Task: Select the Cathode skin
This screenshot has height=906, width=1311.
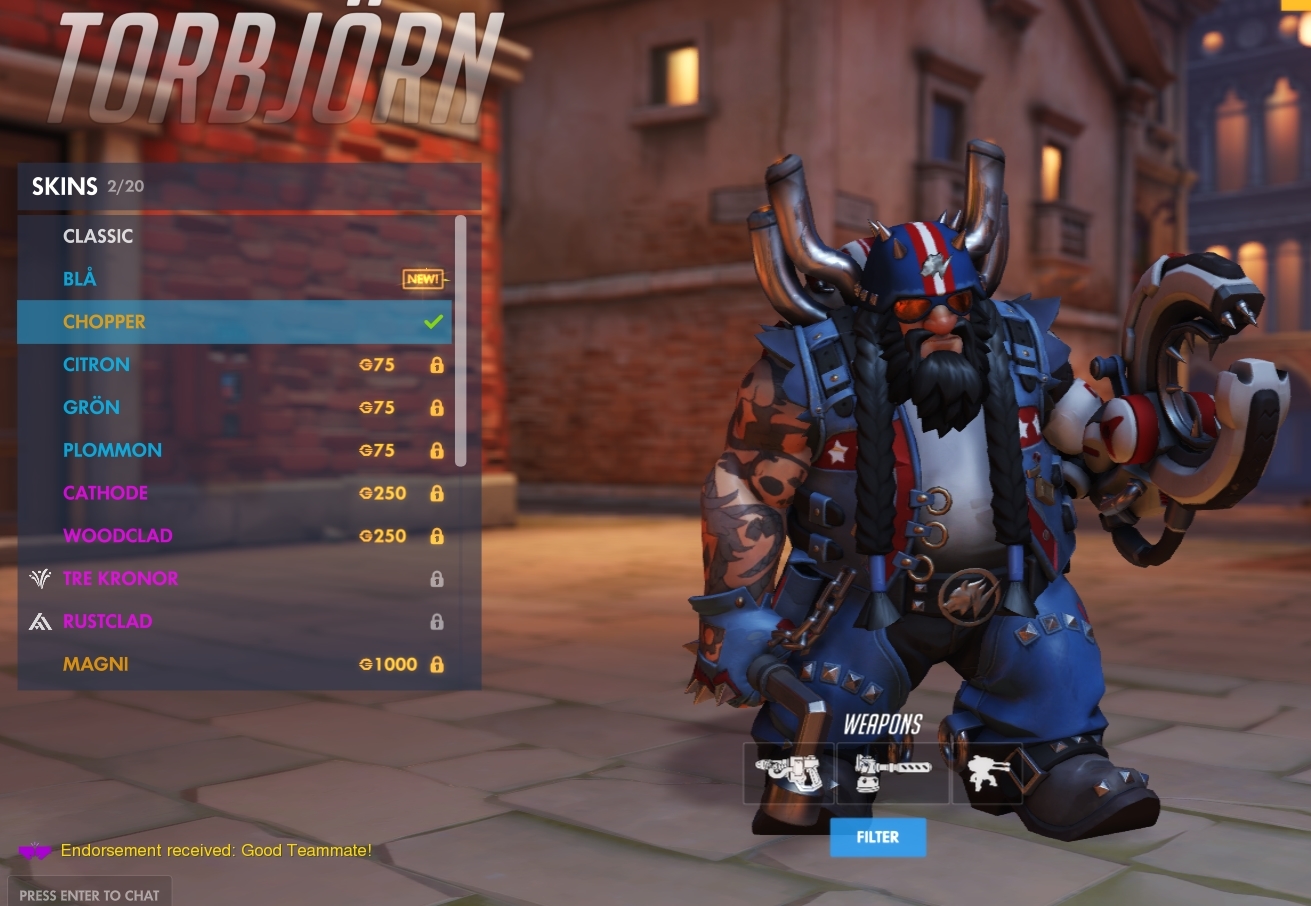Action: 105,492
